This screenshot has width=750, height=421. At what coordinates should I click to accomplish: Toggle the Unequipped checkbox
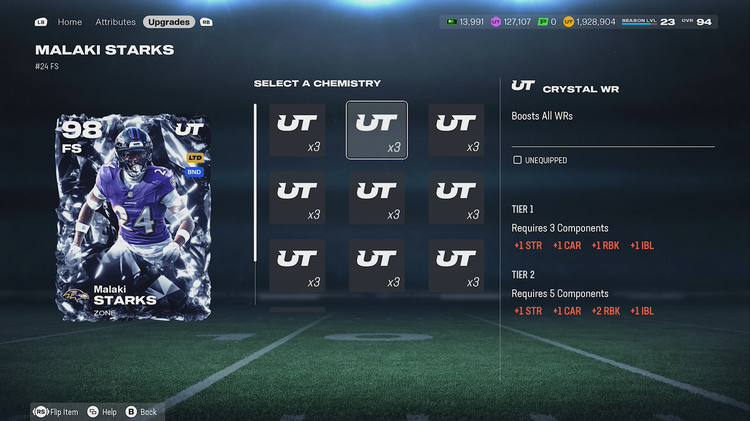click(517, 159)
